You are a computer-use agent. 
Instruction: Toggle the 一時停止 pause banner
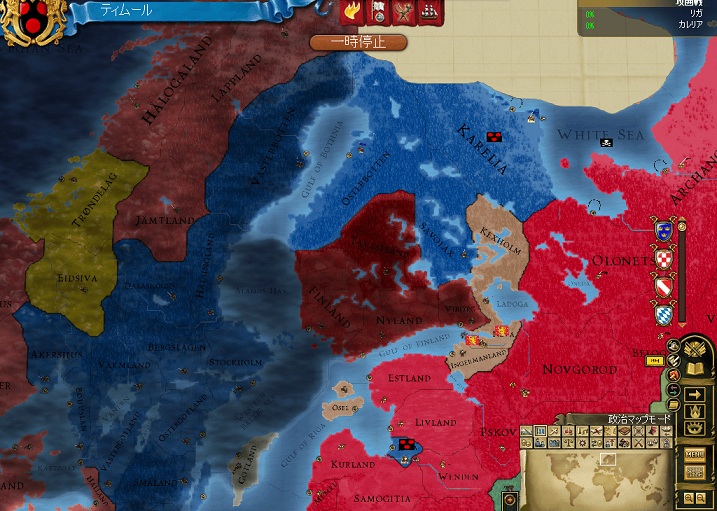coord(358,42)
